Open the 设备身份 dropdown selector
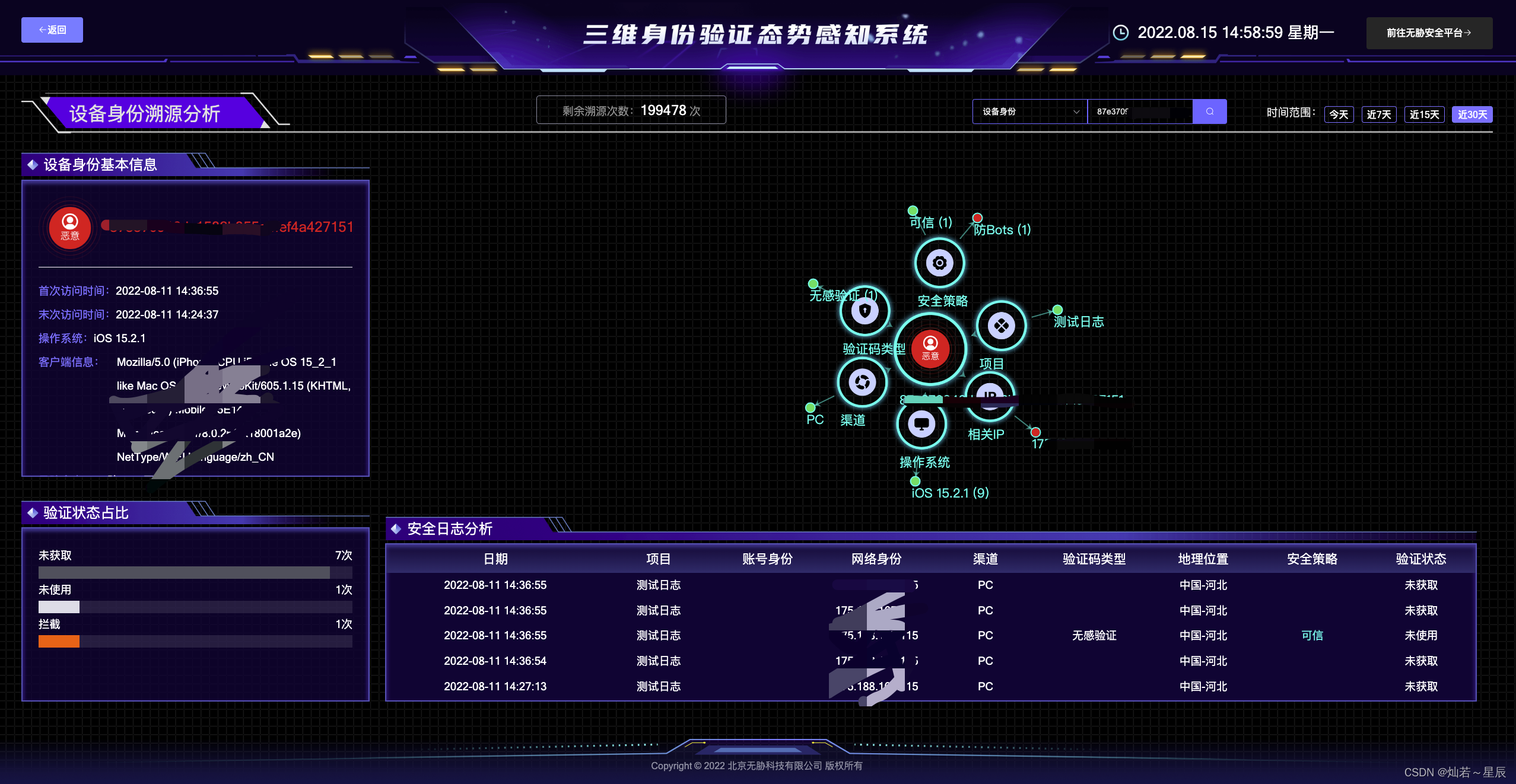The width and height of the screenshot is (1516, 784). click(1029, 111)
